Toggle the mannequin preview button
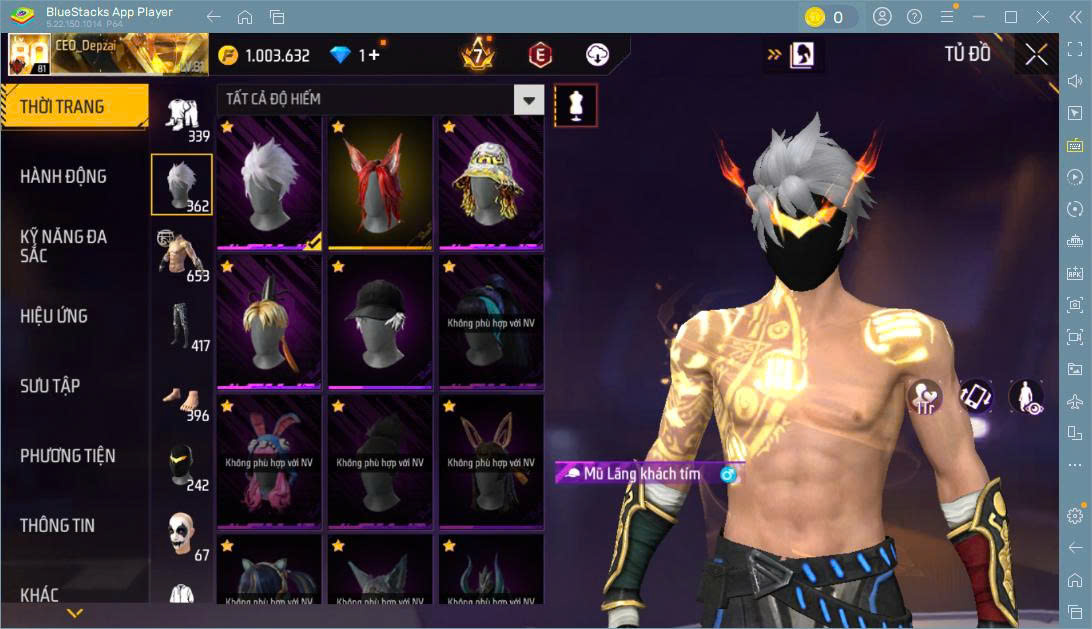Viewport: 1092px width, 629px height. coord(575,105)
